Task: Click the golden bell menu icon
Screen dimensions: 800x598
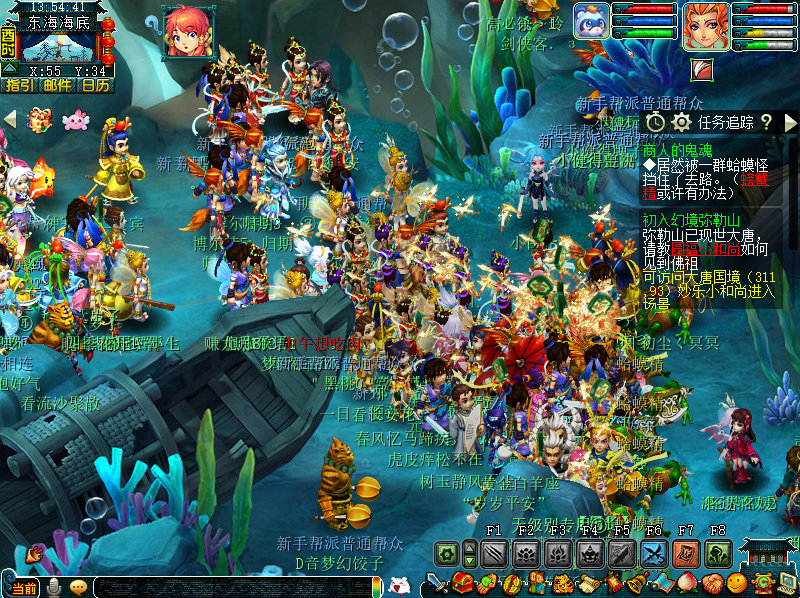Action: 637,583
